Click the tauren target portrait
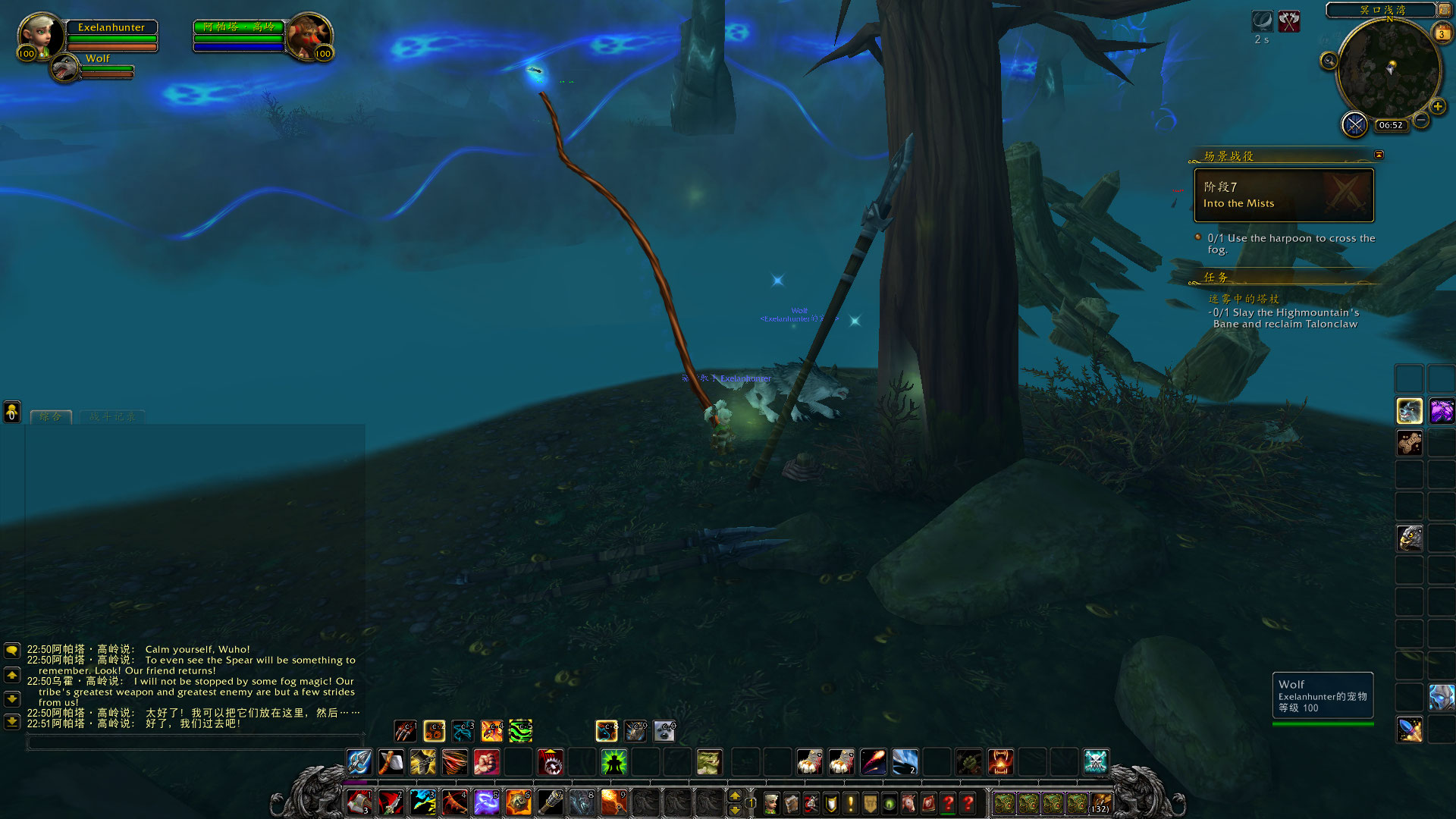1456x819 pixels. 308,35
